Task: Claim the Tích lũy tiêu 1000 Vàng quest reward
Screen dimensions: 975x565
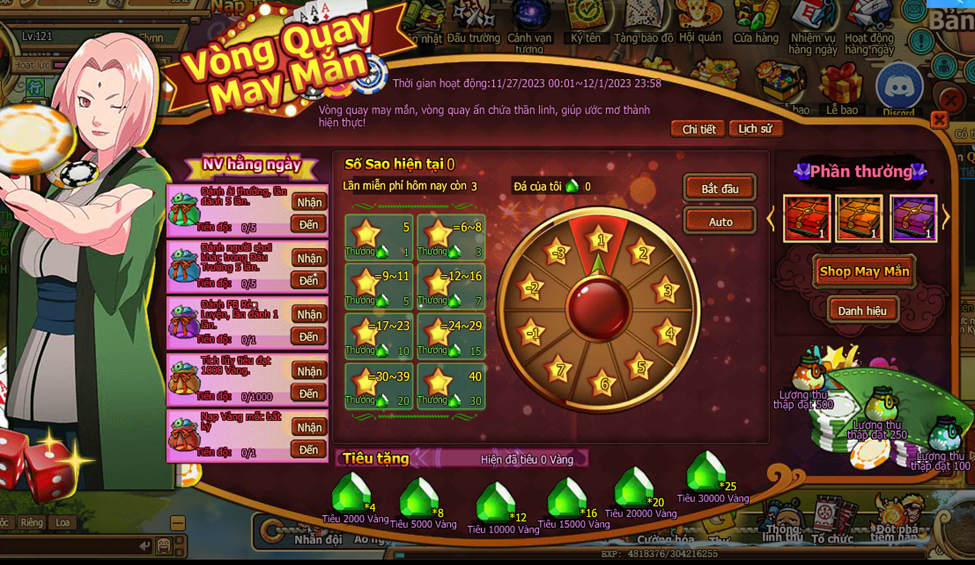Action: 308,371
